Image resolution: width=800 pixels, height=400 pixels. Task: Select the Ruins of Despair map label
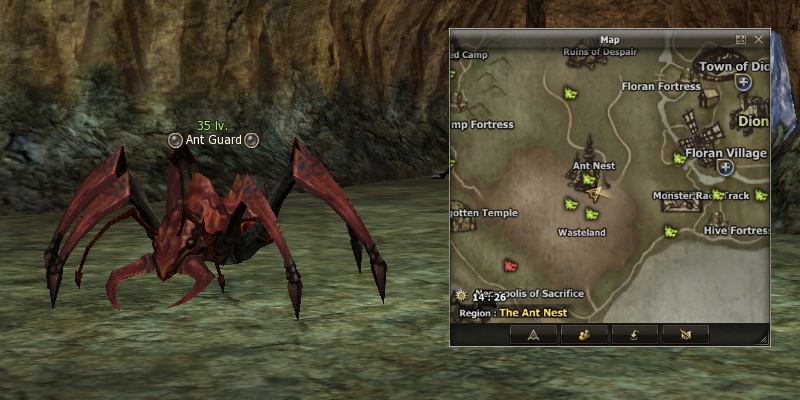tap(600, 52)
